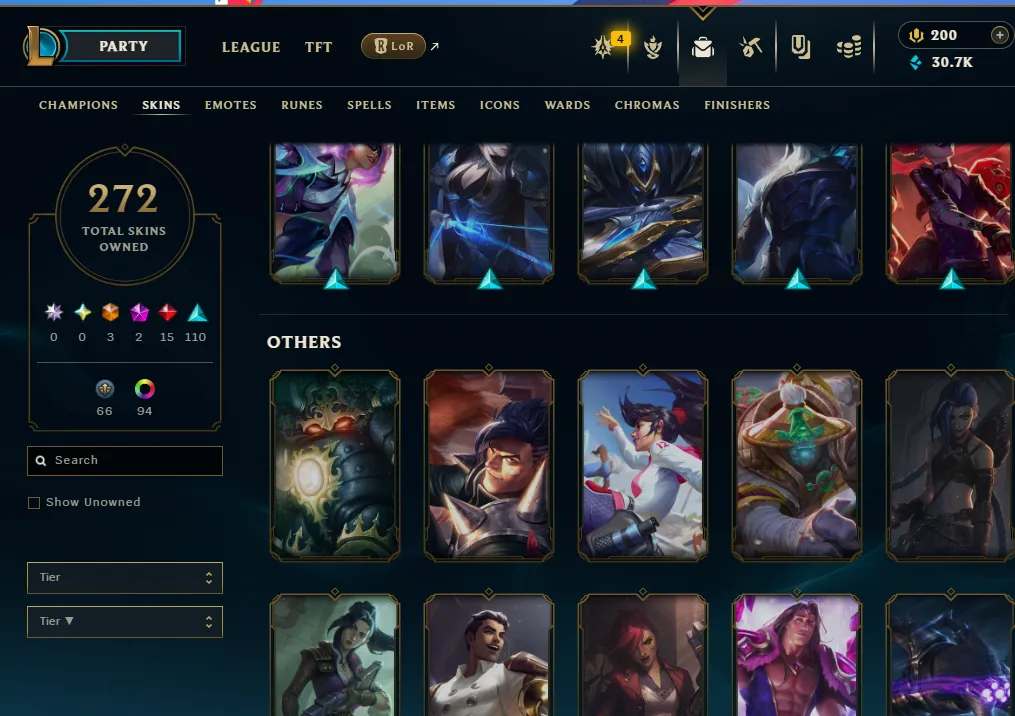Choose the shirtless man in purple fur coat skin

(x=796, y=655)
